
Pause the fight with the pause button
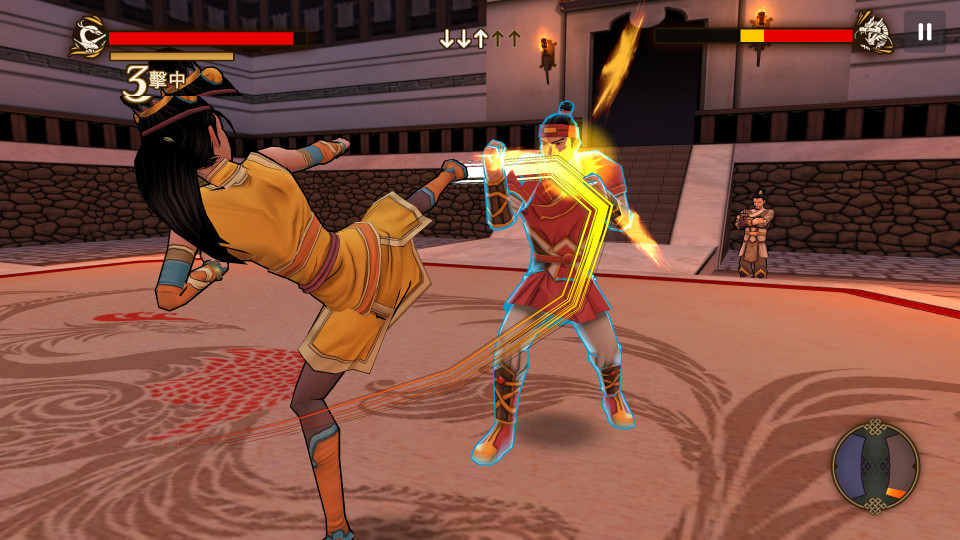[x=924, y=32]
